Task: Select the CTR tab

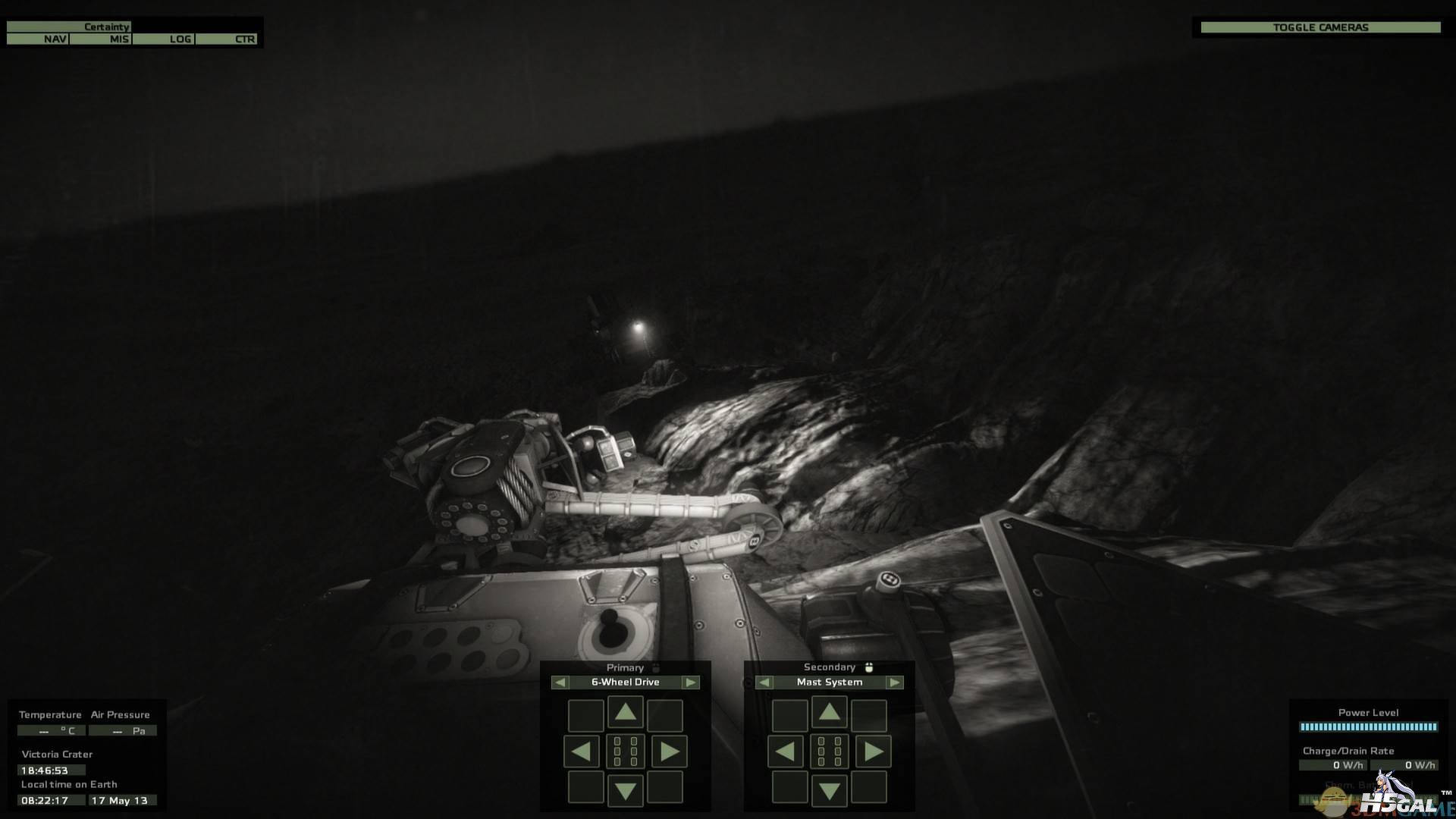Action: tap(227, 39)
